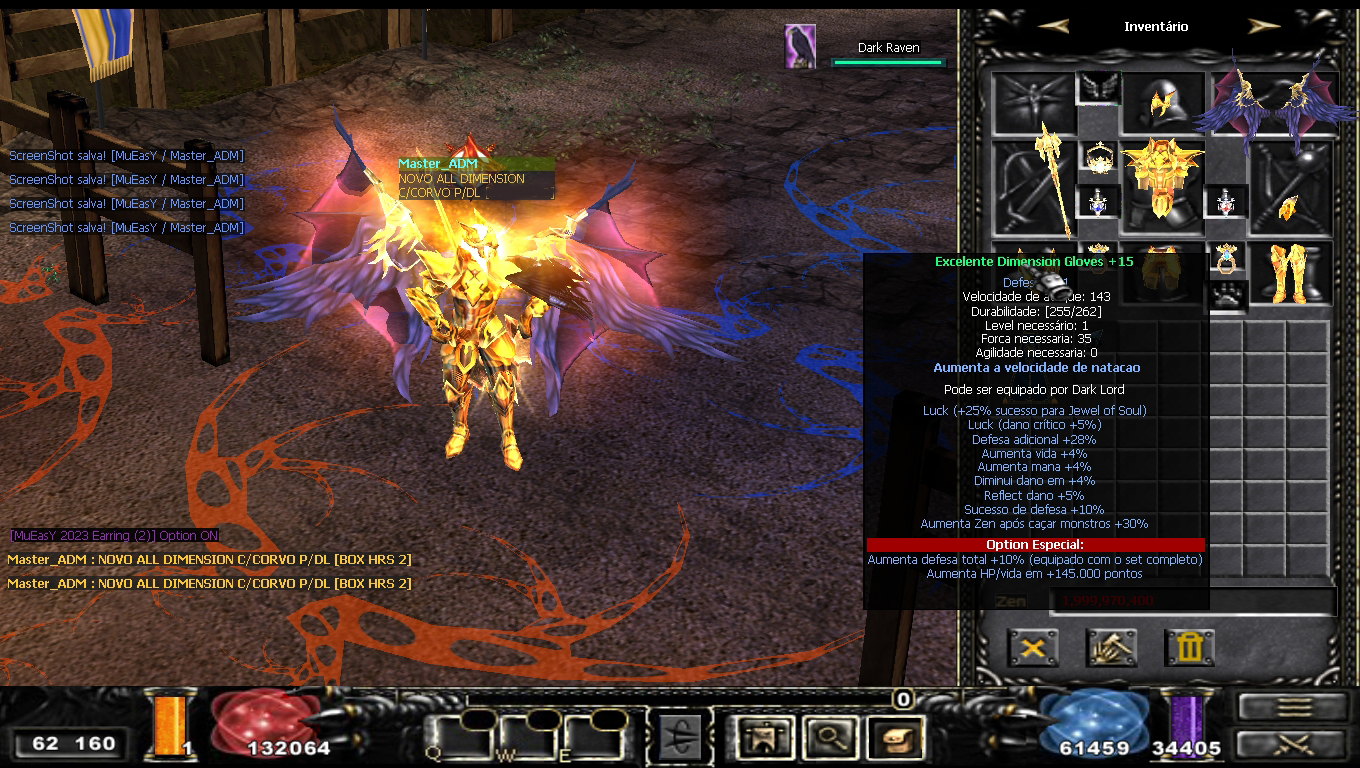Go to next inventory page arrow
This screenshot has height=768, width=1360.
(x=1264, y=27)
